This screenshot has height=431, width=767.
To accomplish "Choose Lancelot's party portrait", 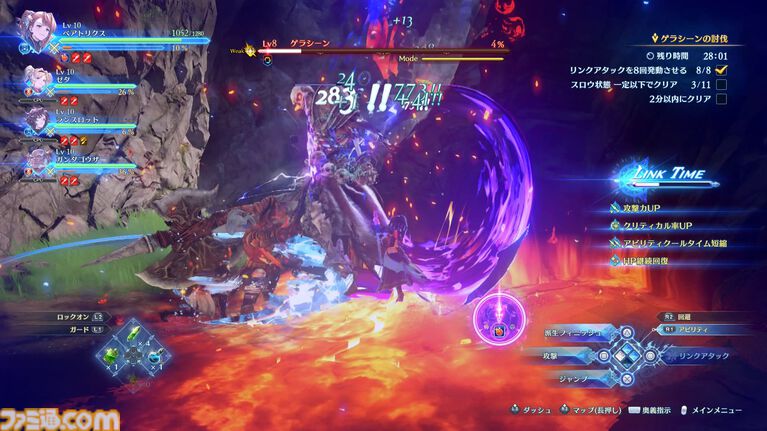I will point(36,121).
